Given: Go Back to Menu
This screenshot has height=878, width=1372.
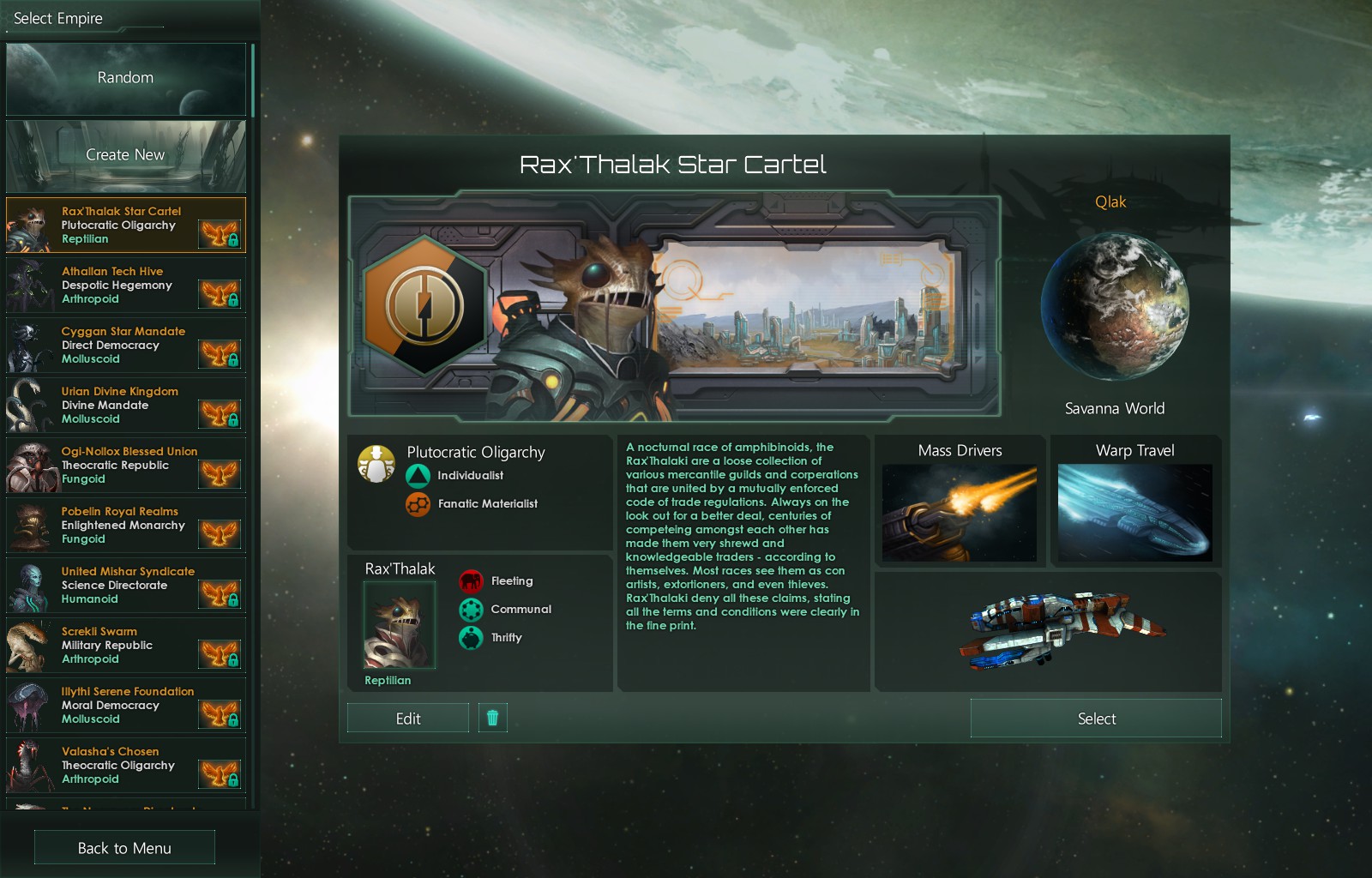Looking at the screenshot, I should [x=124, y=848].
